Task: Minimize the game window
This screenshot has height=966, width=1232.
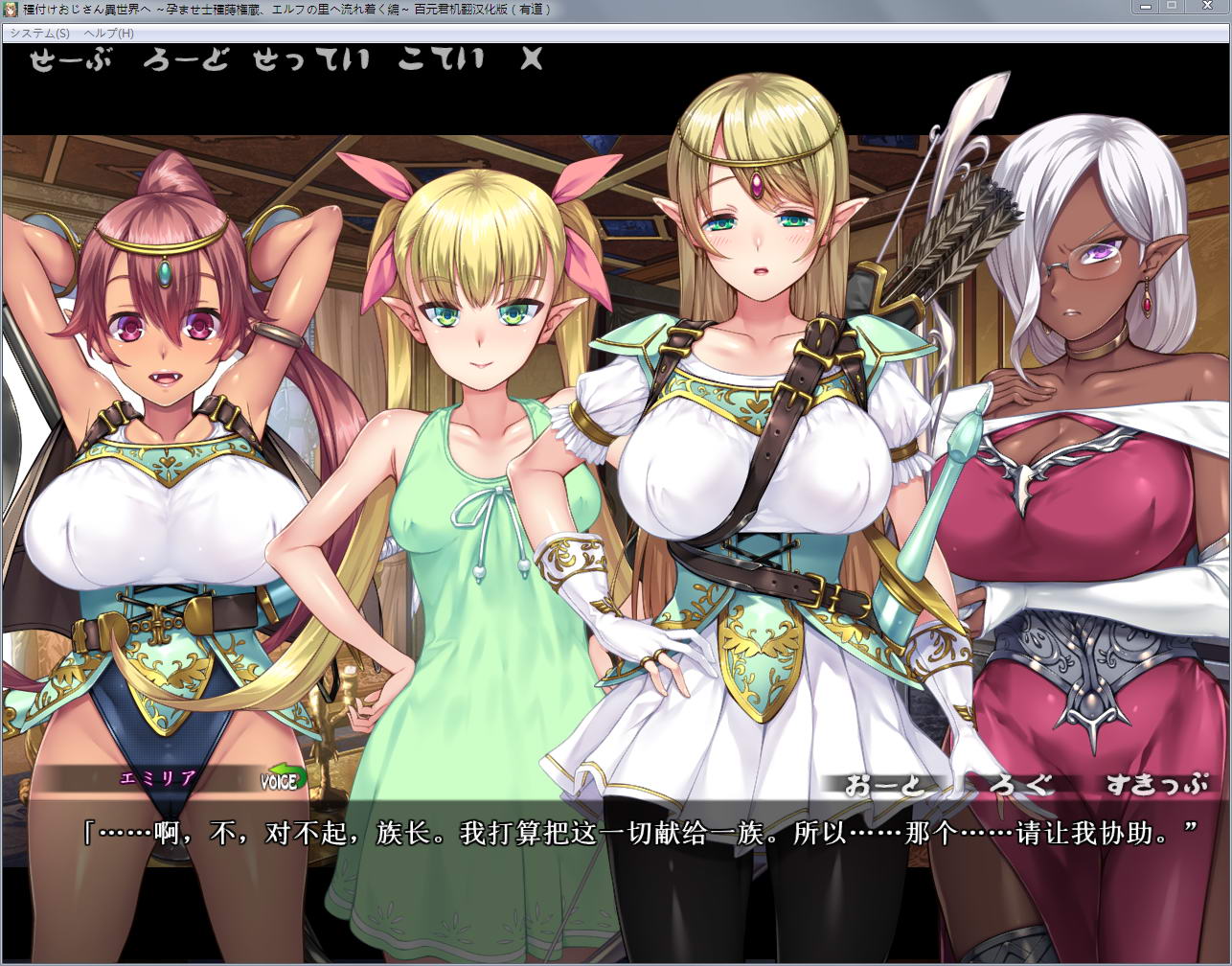Action: 1146,7
